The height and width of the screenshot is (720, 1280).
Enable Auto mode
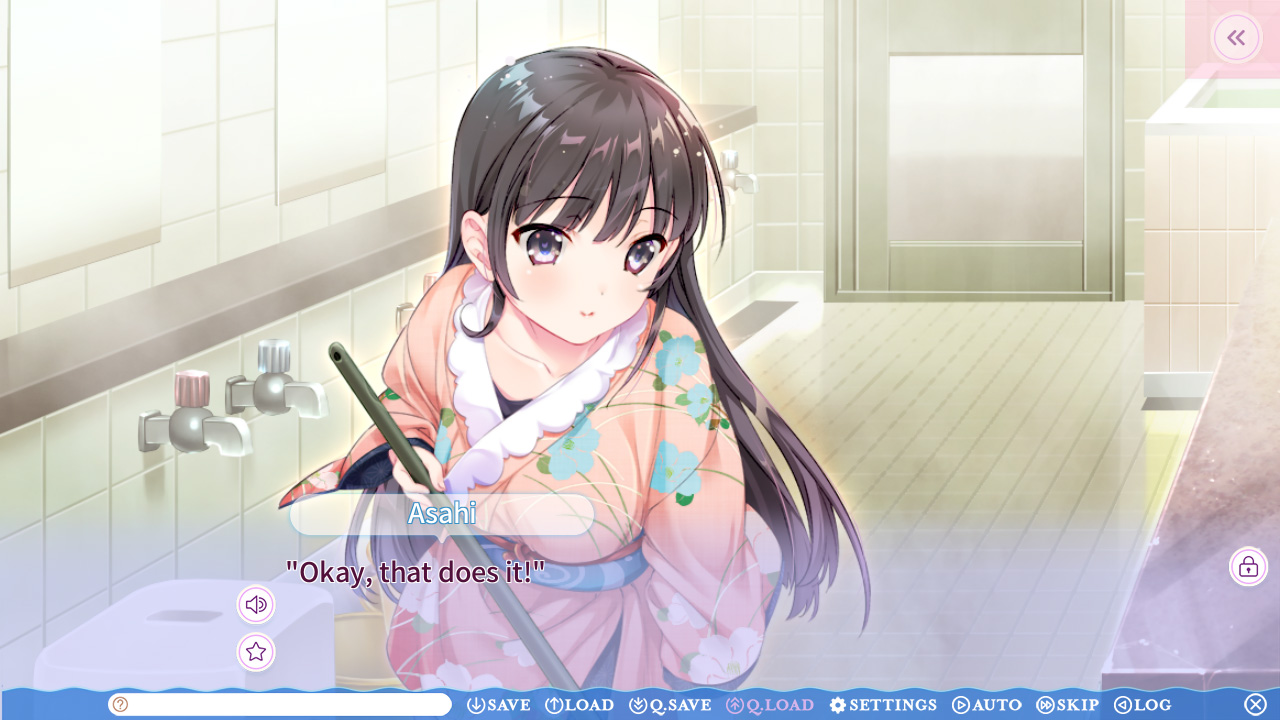point(987,705)
